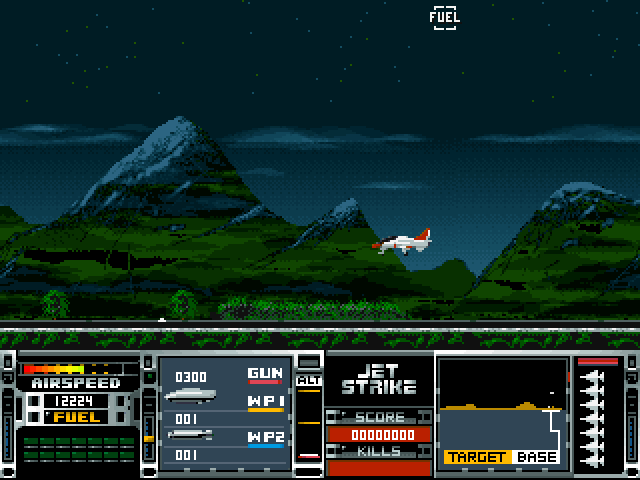Image resolution: width=640 pixels, height=480 pixels.
Task: Click the bomb icon beside WP1
Action: point(190,398)
